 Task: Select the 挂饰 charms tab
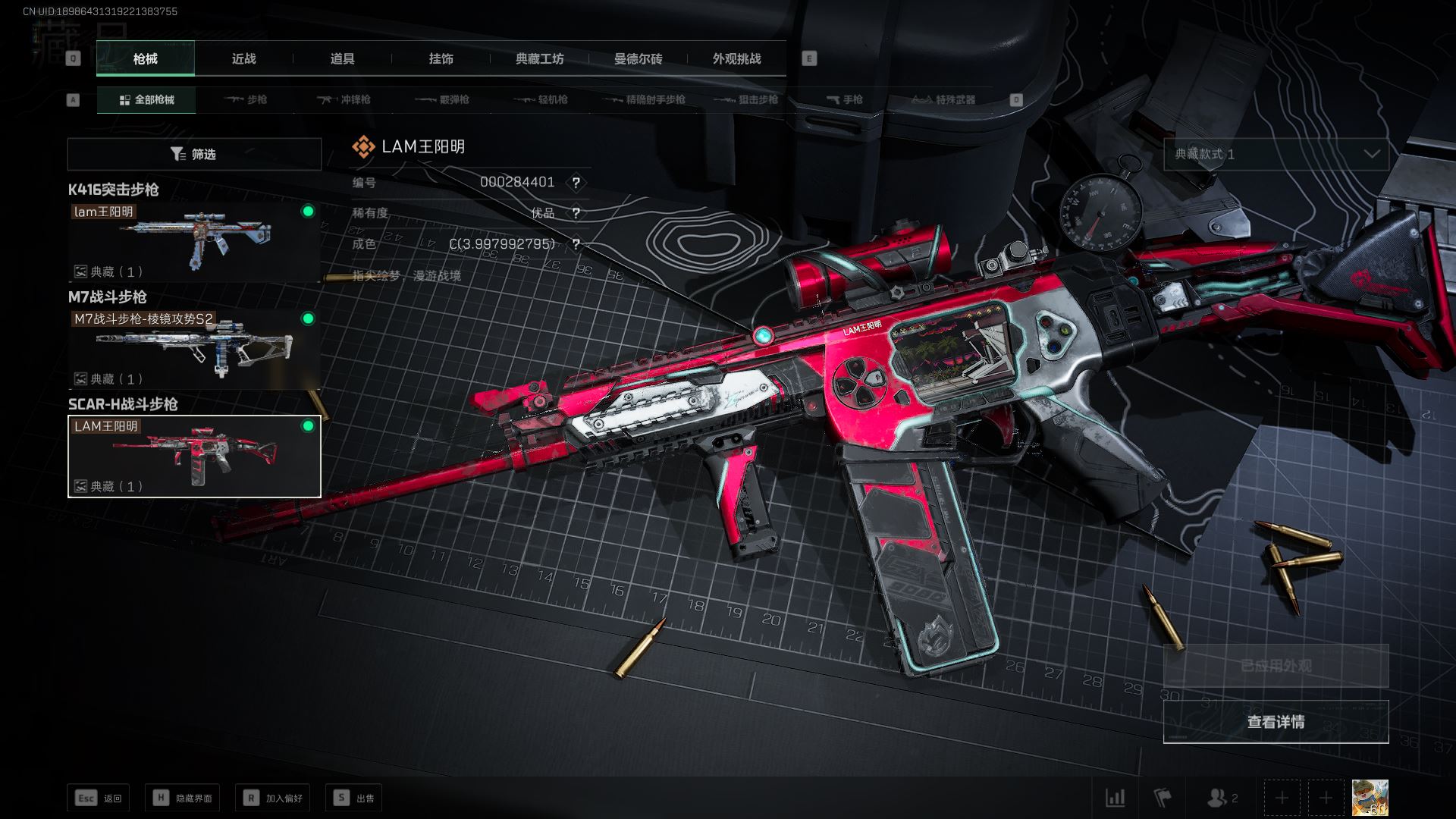click(x=441, y=59)
